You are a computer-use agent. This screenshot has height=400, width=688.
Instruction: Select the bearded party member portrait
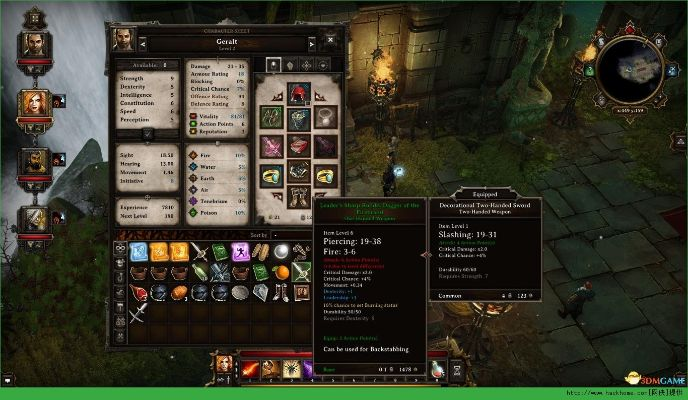pyautogui.click(x=33, y=161)
